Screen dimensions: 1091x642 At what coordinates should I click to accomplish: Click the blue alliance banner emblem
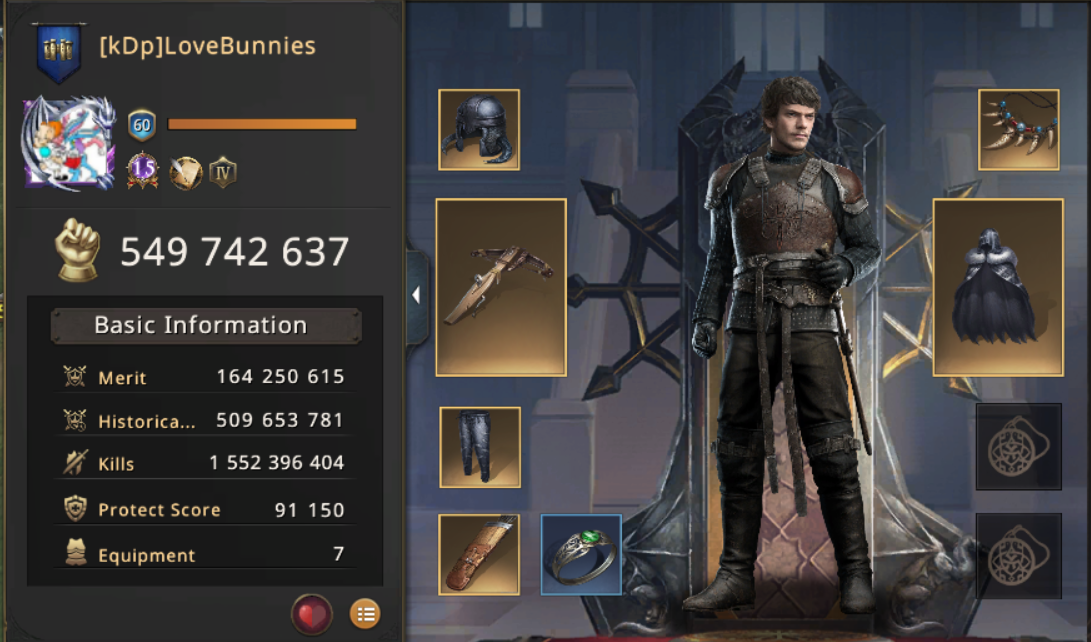(x=59, y=51)
